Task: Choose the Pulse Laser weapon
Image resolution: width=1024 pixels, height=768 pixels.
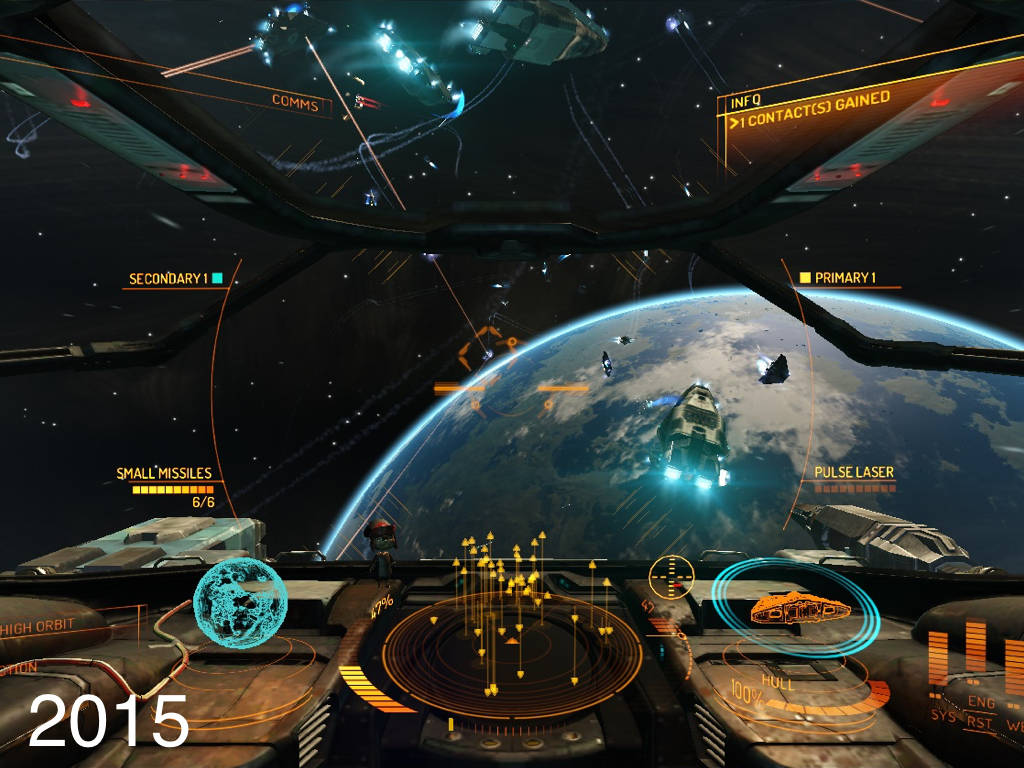Action: (853, 472)
